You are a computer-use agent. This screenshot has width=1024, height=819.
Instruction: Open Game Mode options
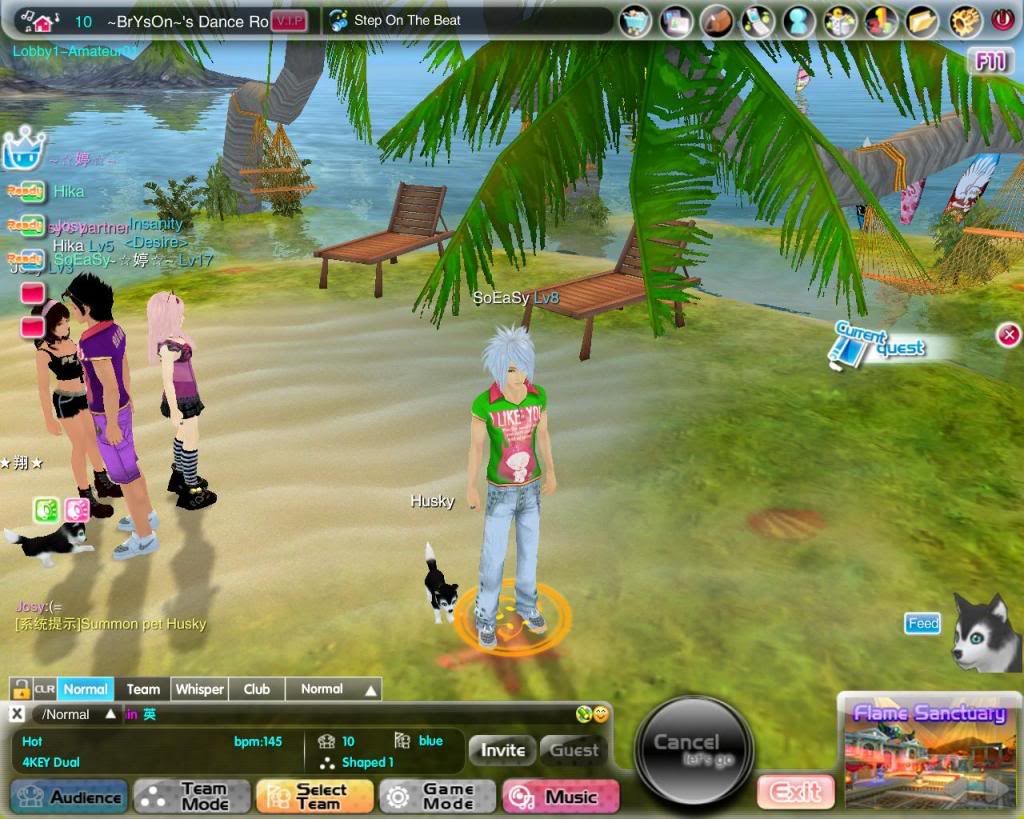(437, 797)
